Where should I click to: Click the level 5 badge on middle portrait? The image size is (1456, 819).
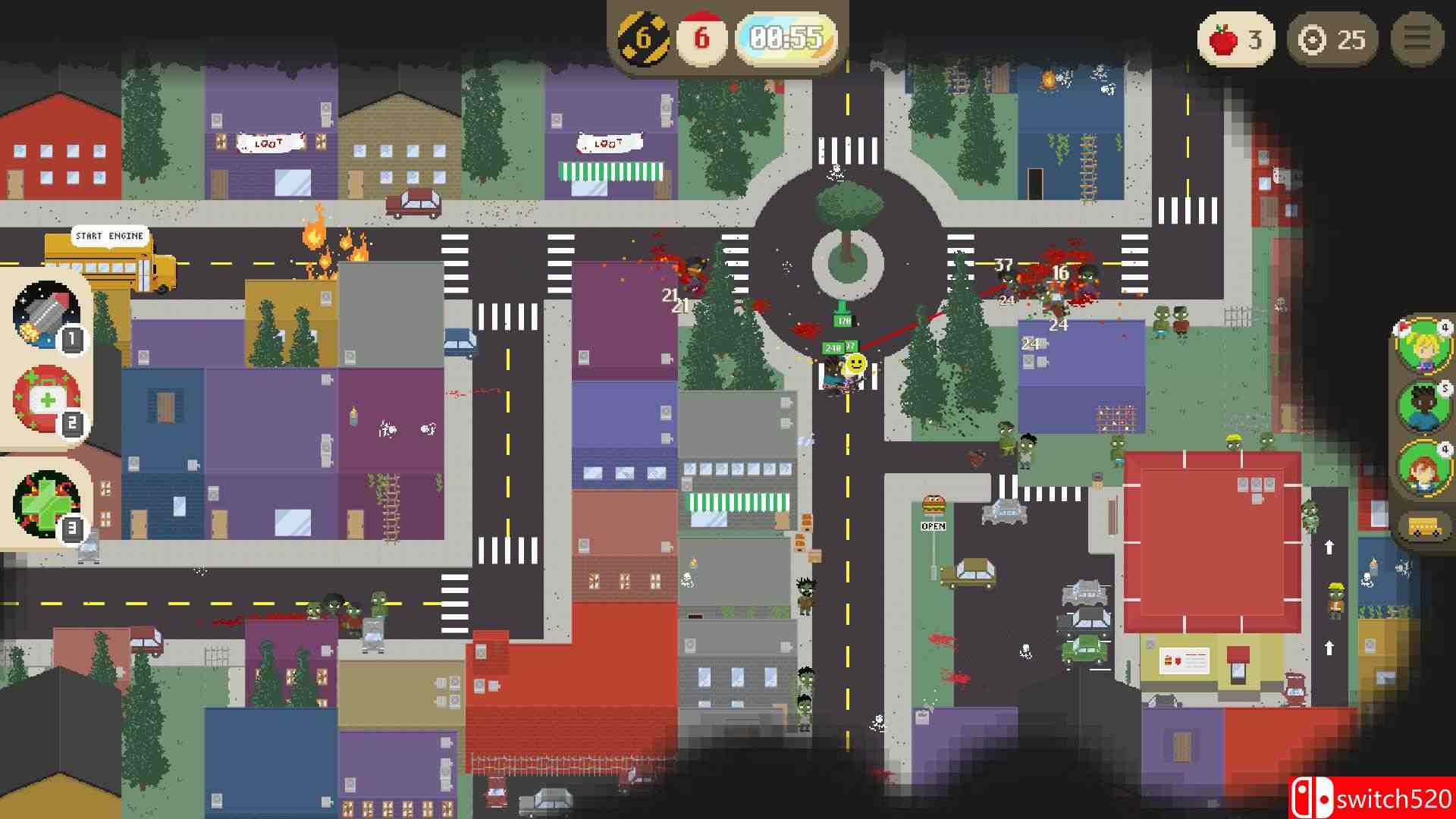coord(1446,389)
